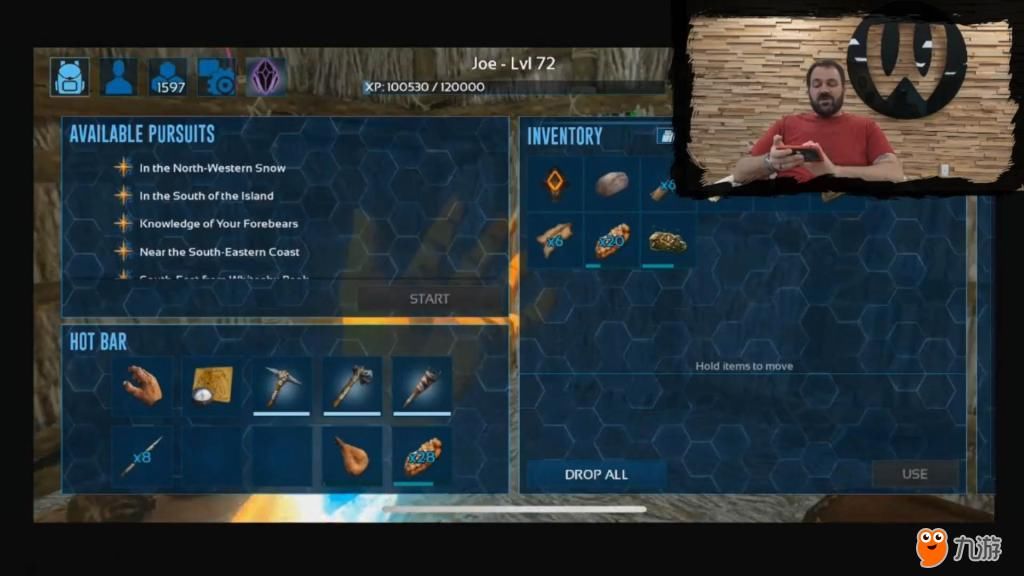1024x576 pixels.
Task: Pick the 'Knowledge of Your Forebears' pursuit
Action: coord(218,224)
